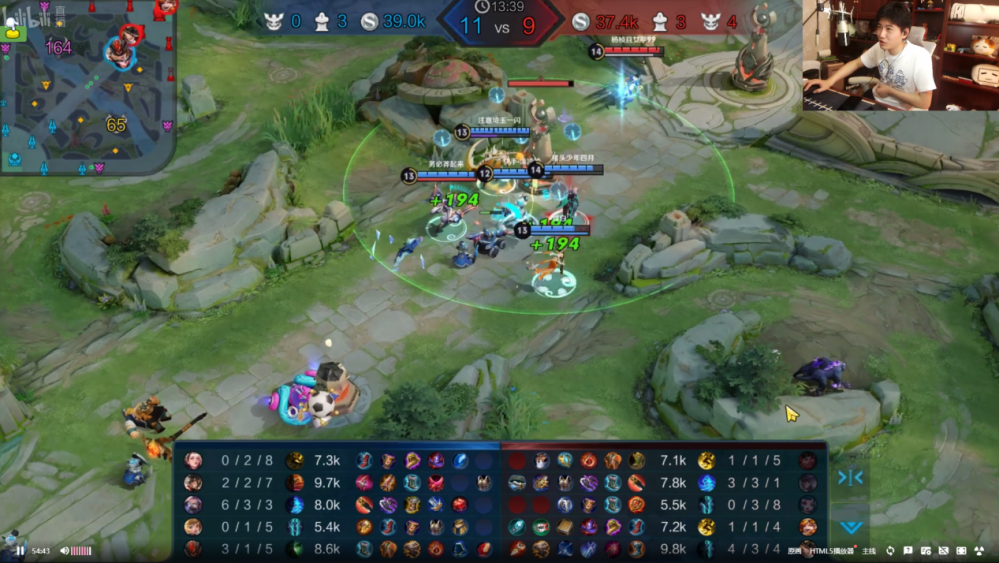Select the blue team's first hero portrait
Image resolution: width=999 pixels, height=563 pixels.
click(193, 460)
